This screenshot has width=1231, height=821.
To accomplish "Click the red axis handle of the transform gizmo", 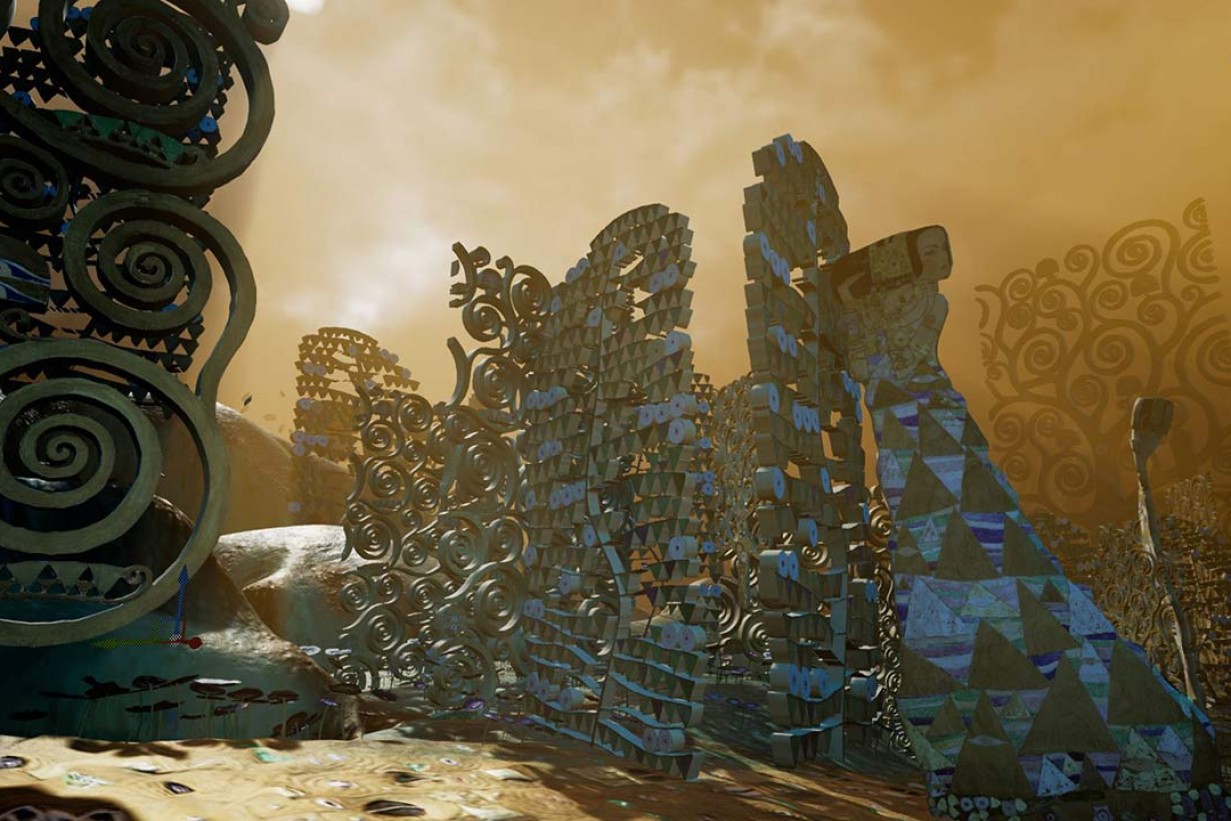I will (195, 642).
